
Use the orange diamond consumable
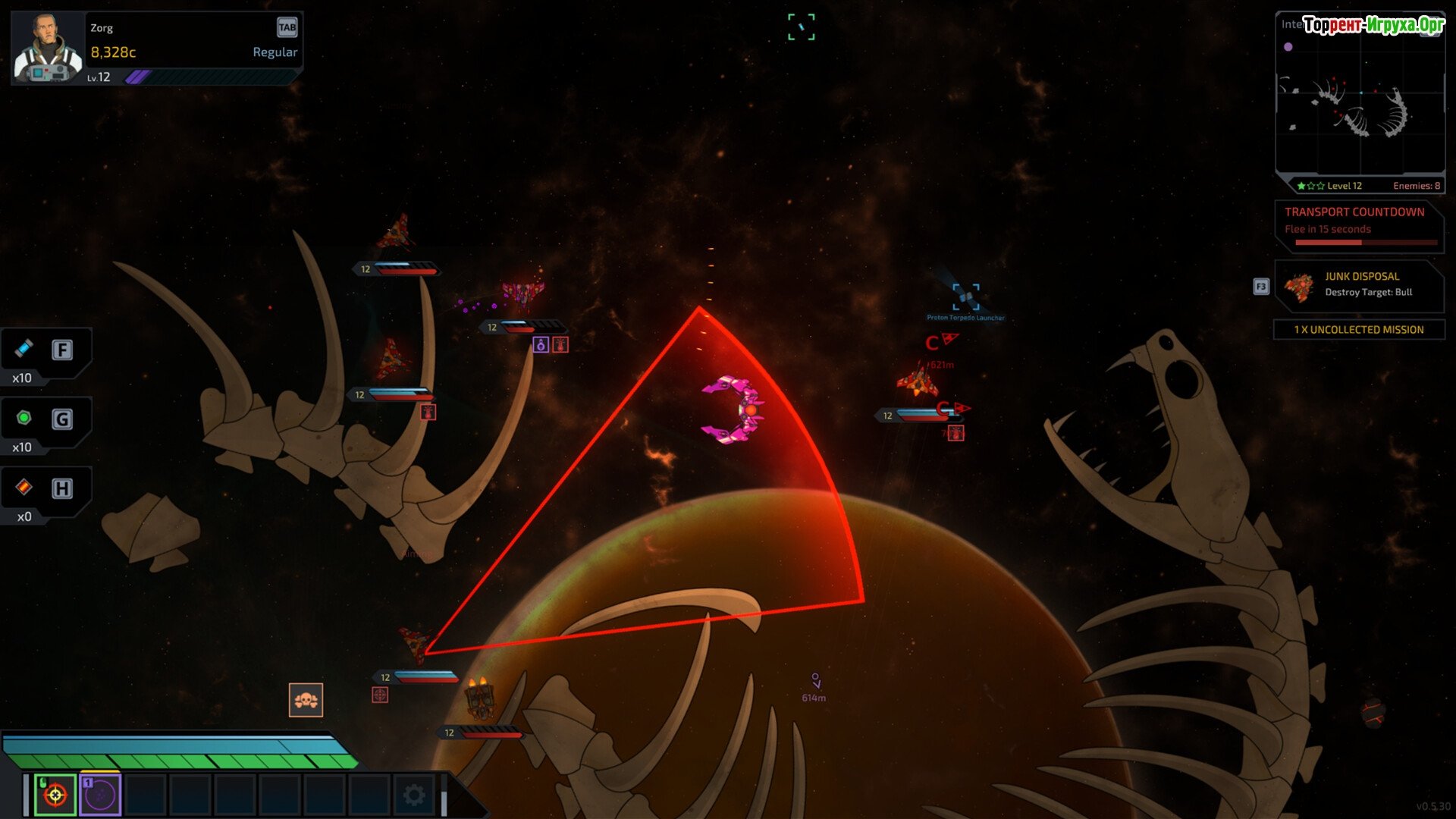[x=25, y=488]
